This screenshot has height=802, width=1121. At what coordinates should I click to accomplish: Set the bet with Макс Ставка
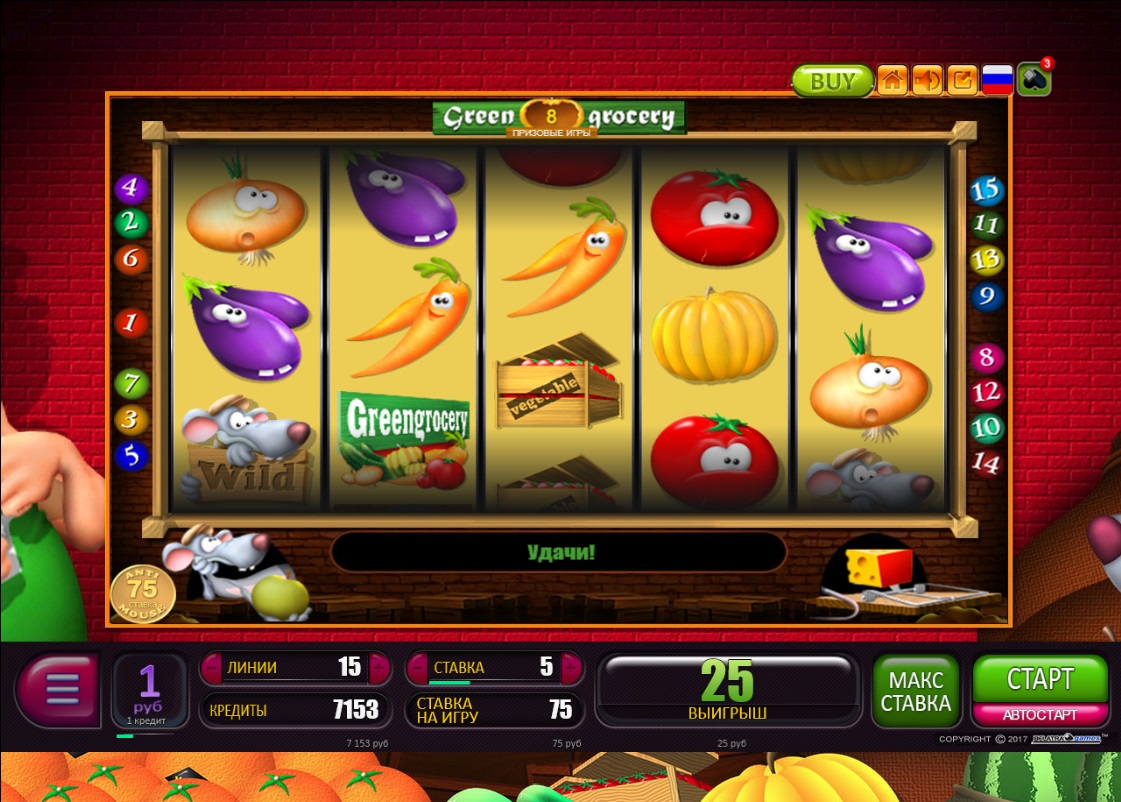pyautogui.click(x=915, y=690)
